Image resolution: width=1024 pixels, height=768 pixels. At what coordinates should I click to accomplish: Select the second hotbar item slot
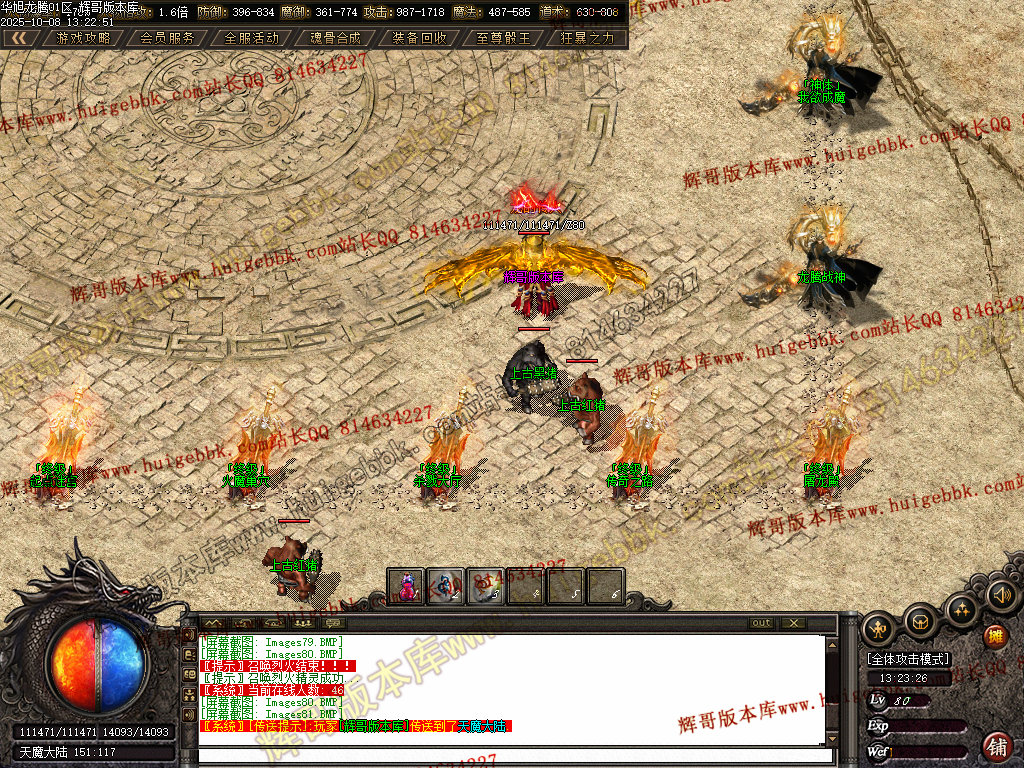(446, 586)
